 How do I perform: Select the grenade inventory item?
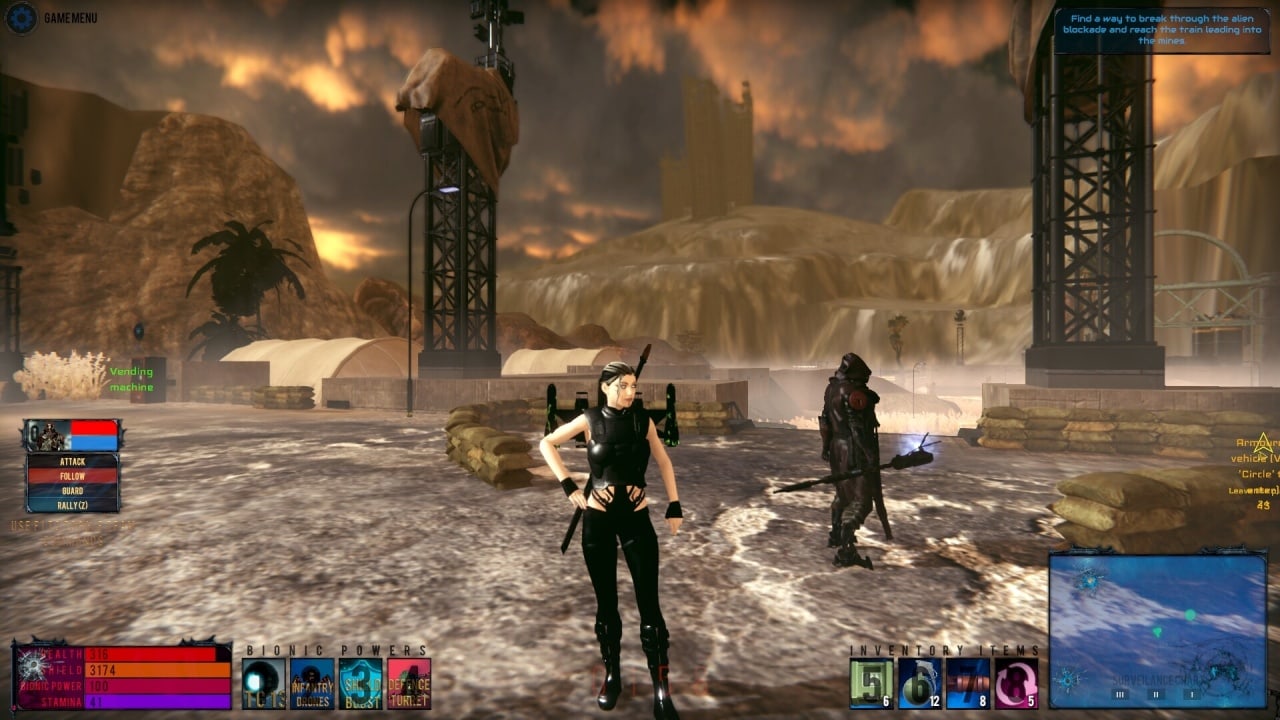point(919,684)
